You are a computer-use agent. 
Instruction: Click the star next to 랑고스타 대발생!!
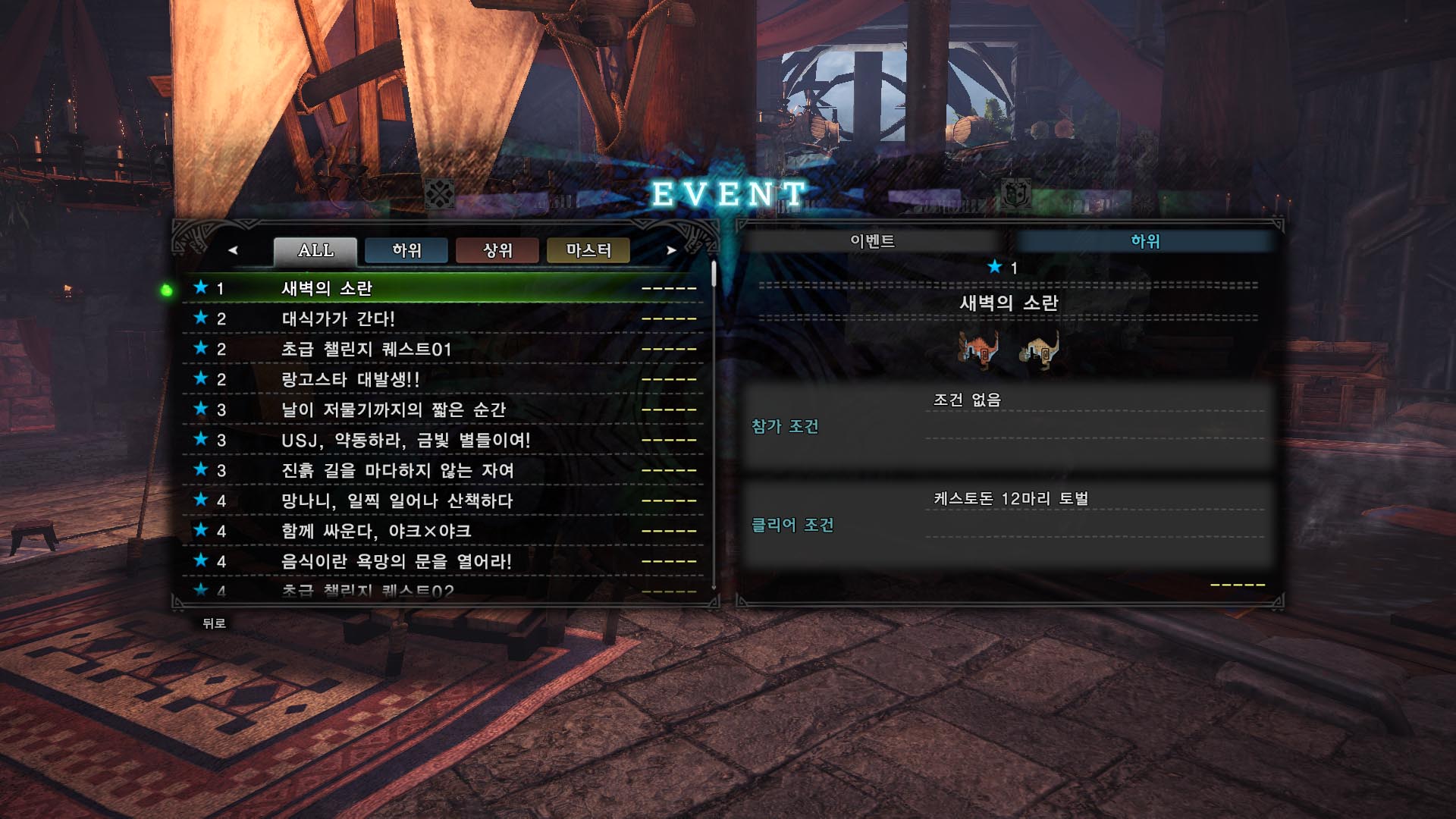tap(199, 380)
